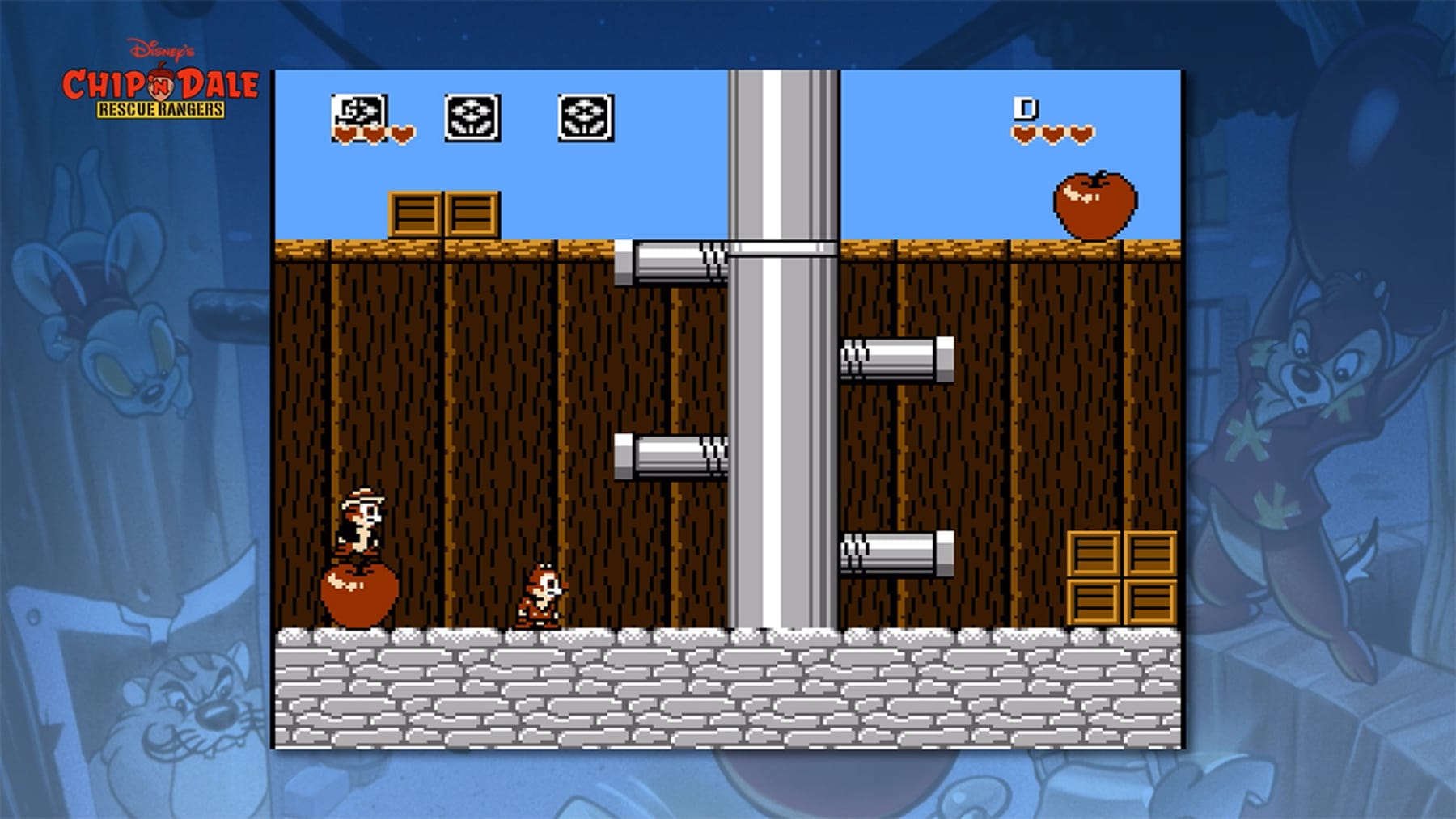Toggle the last heart in the right health meter
This screenshot has height=819, width=1456.
1079,133
